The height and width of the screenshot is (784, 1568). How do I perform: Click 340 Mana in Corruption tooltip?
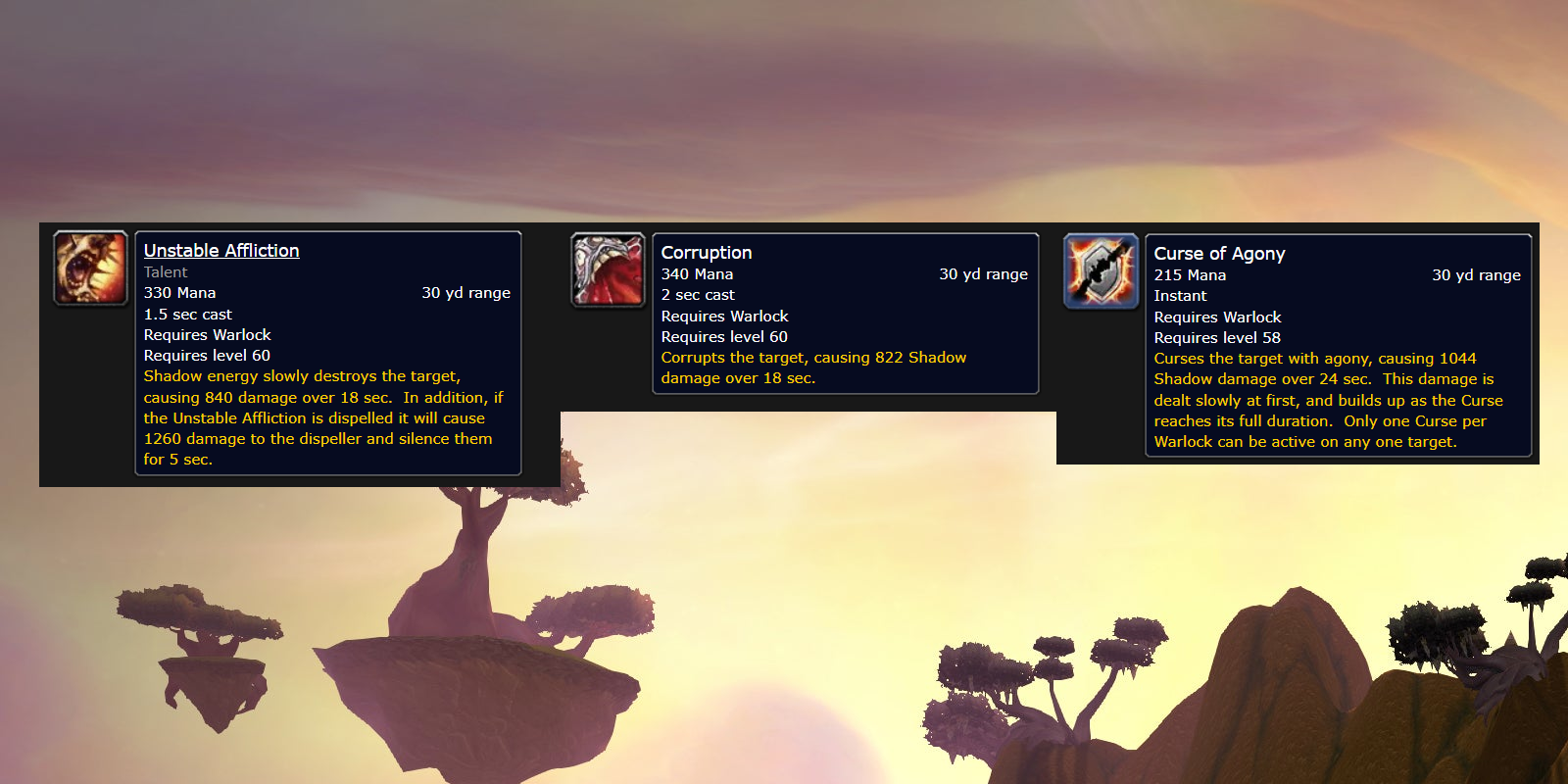click(x=696, y=273)
